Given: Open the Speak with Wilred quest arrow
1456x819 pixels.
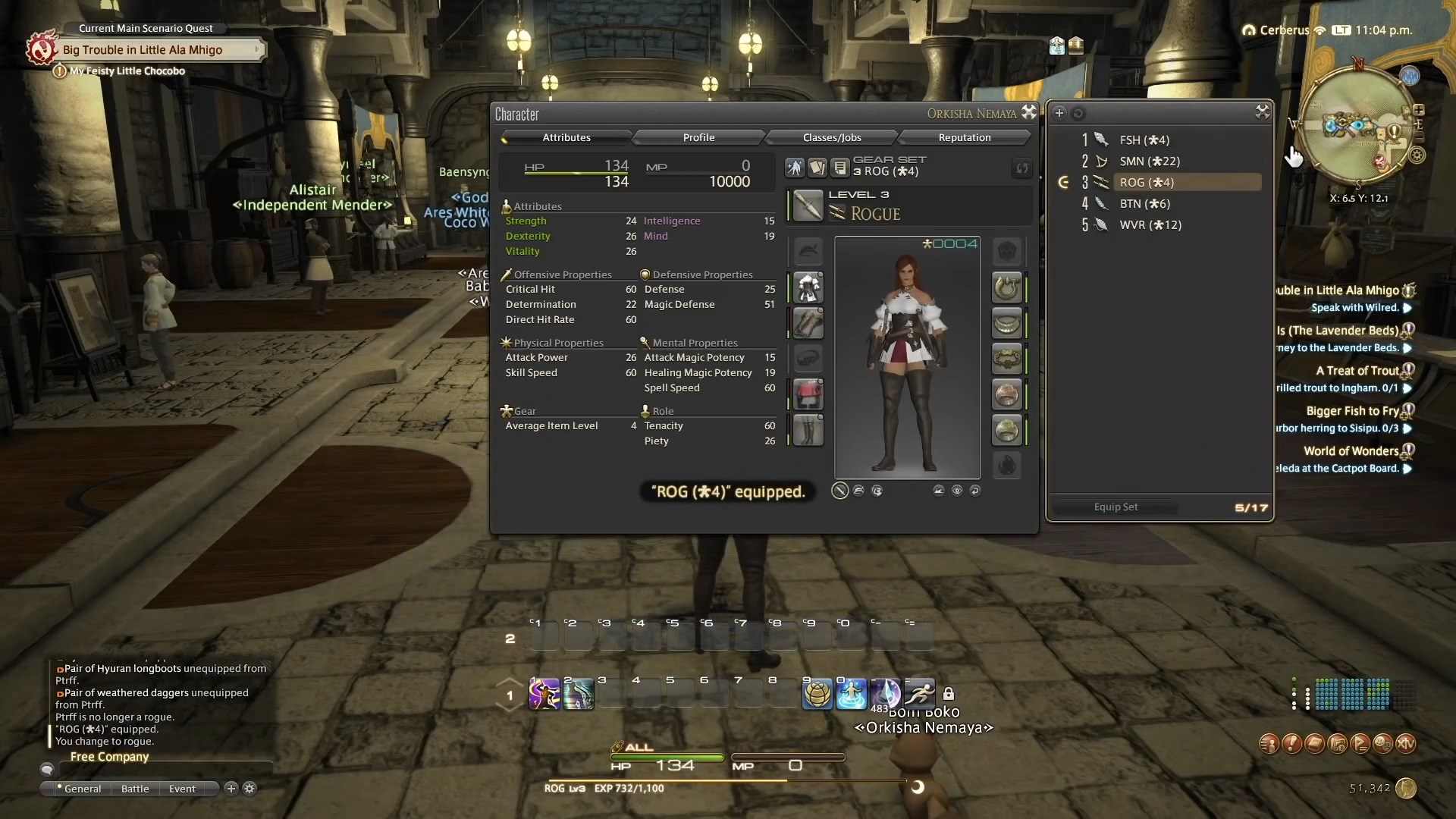Looking at the screenshot, I should (1407, 308).
